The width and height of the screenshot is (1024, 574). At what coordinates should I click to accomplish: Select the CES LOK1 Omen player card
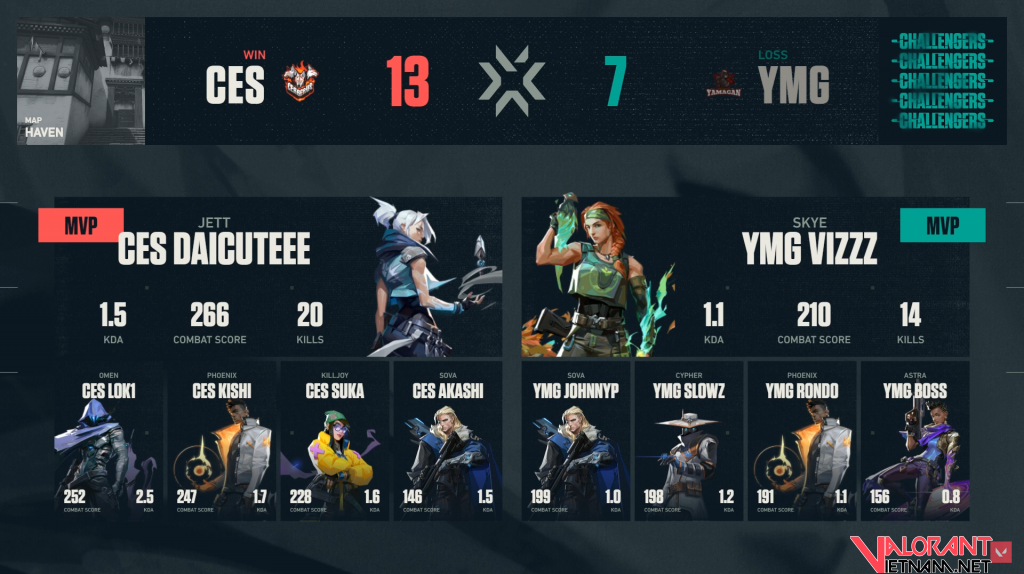click(x=108, y=442)
